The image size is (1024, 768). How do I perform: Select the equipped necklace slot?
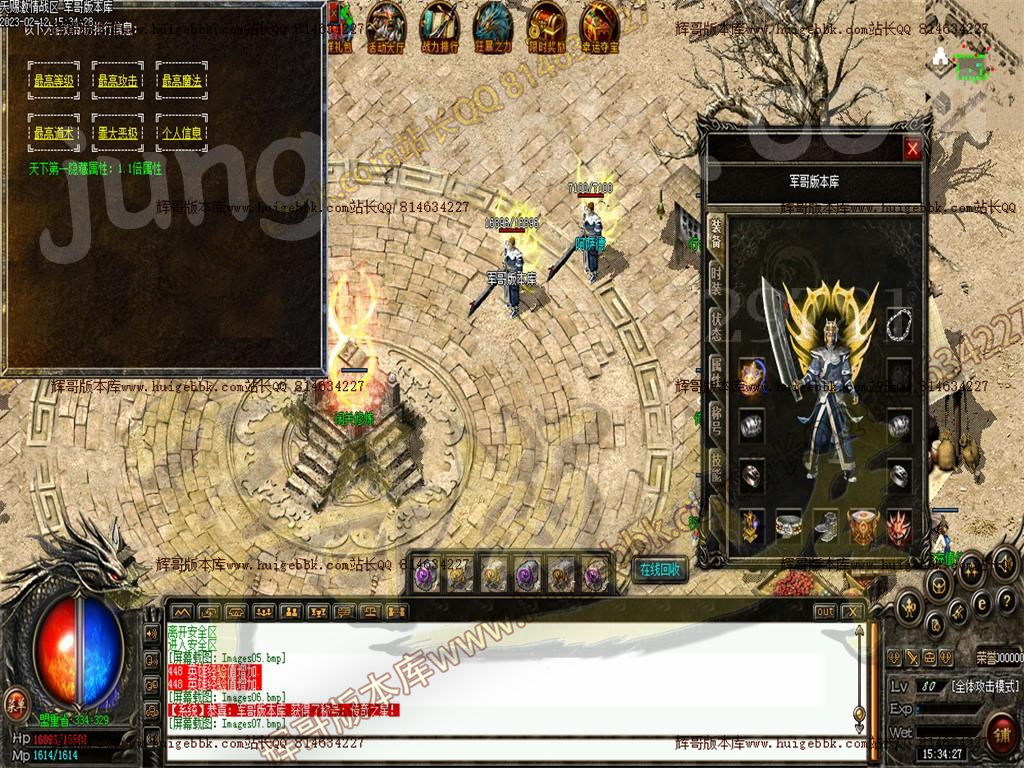point(898,322)
